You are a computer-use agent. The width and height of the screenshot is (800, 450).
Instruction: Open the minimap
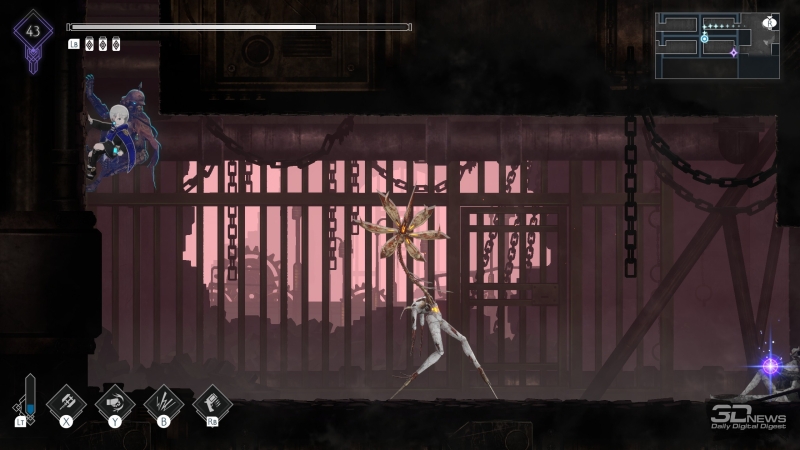click(x=717, y=45)
